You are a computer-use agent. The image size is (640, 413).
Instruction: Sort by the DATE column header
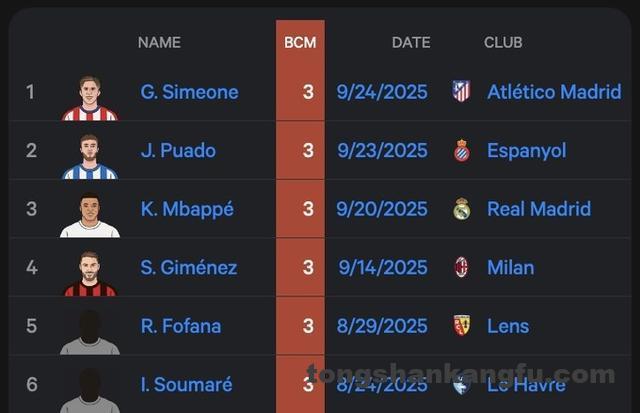[x=411, y=42]
